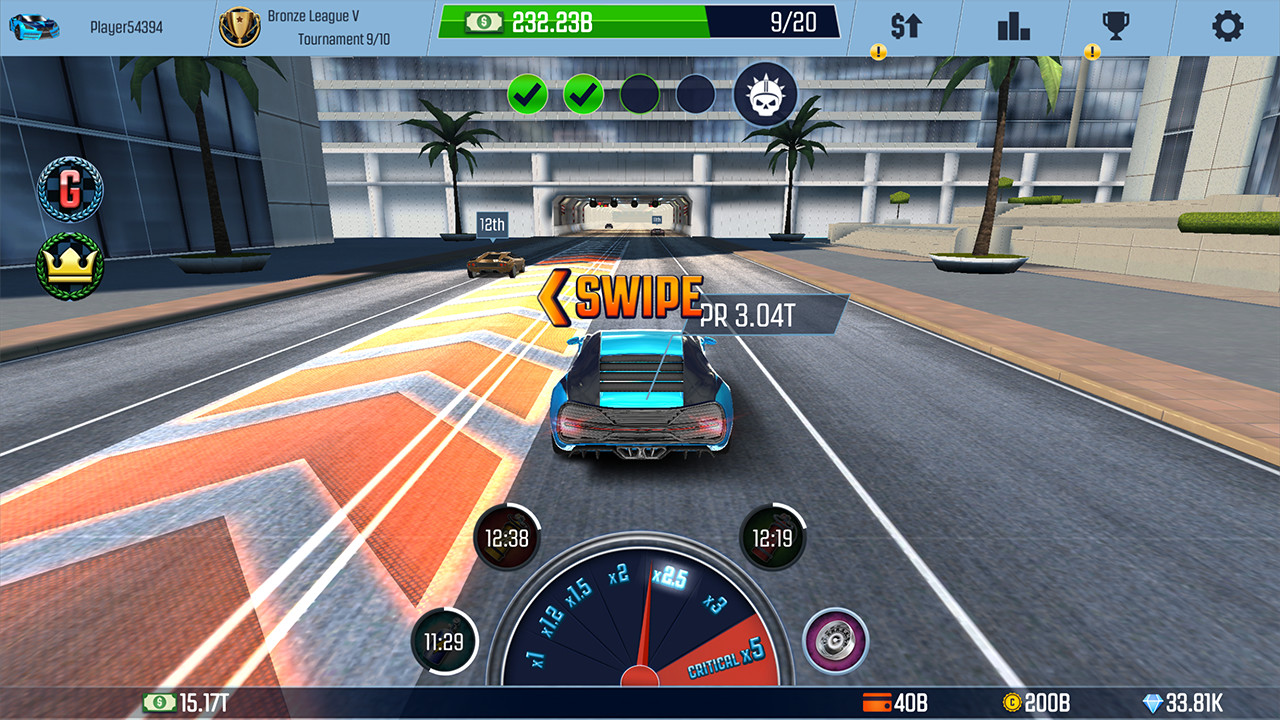Open the car upgrade money panel

coord(905,27)
